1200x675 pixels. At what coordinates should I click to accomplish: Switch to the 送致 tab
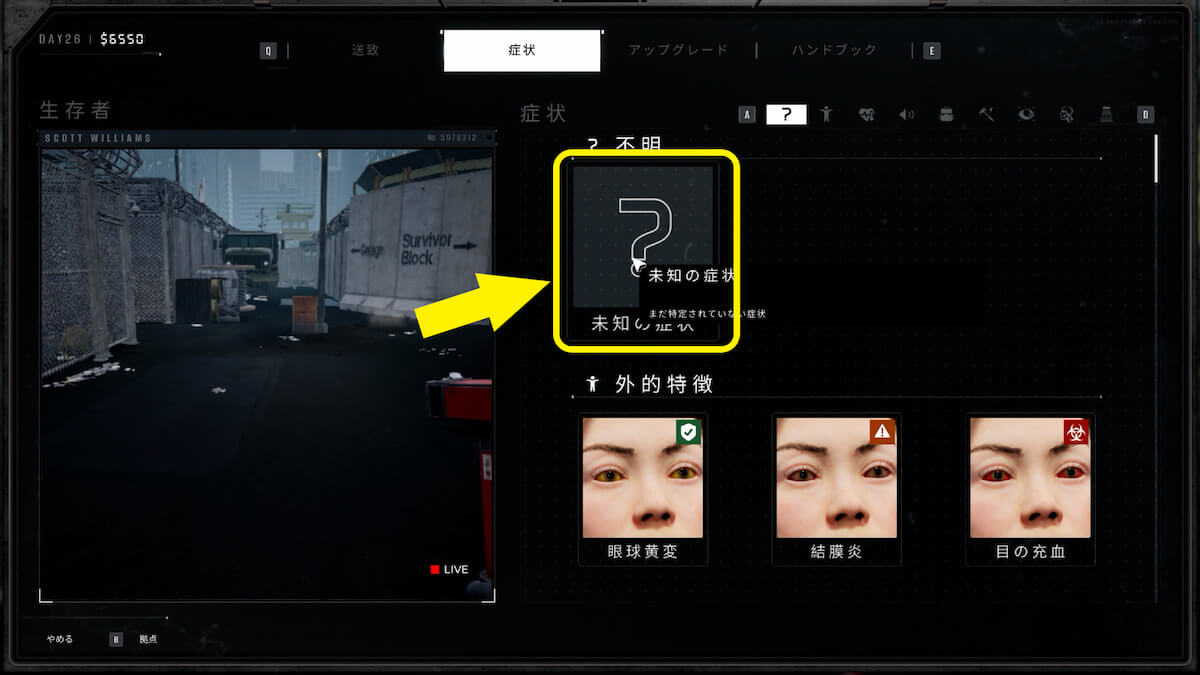(x=365, y=50)
